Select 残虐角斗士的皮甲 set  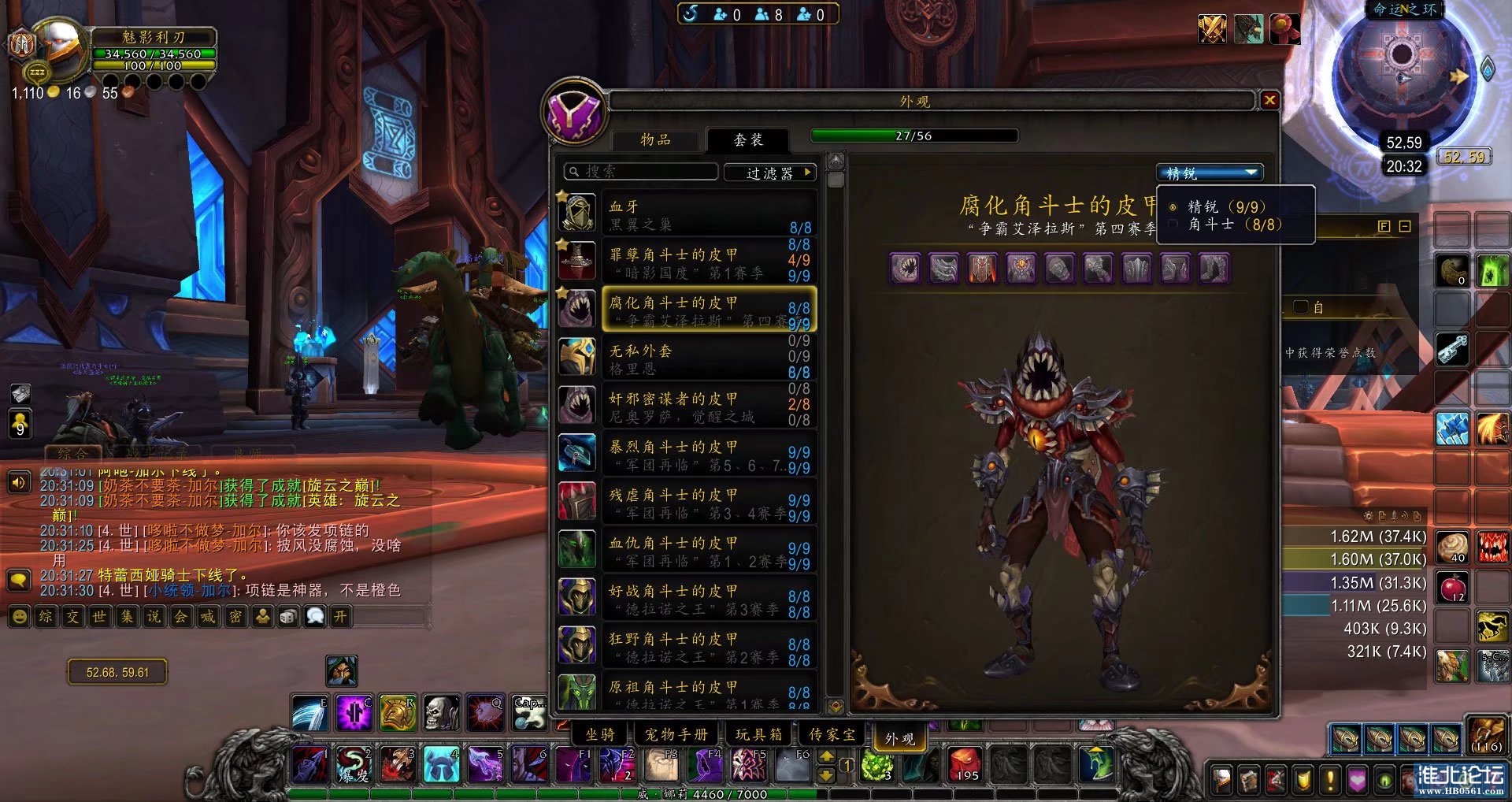[685, 502]
